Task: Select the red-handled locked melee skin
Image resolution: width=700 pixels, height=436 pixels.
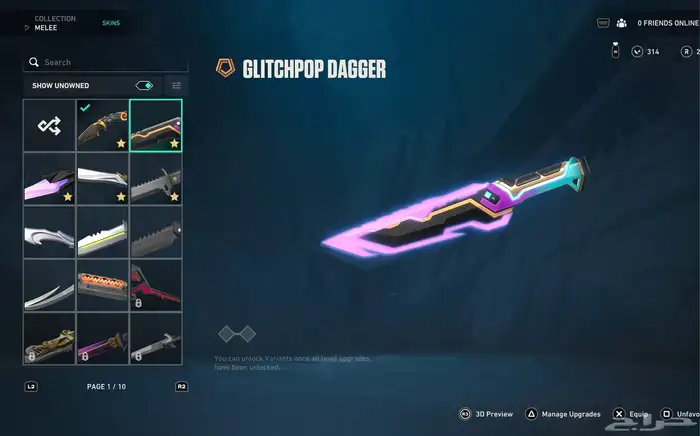Action: (x=155, y=285)
